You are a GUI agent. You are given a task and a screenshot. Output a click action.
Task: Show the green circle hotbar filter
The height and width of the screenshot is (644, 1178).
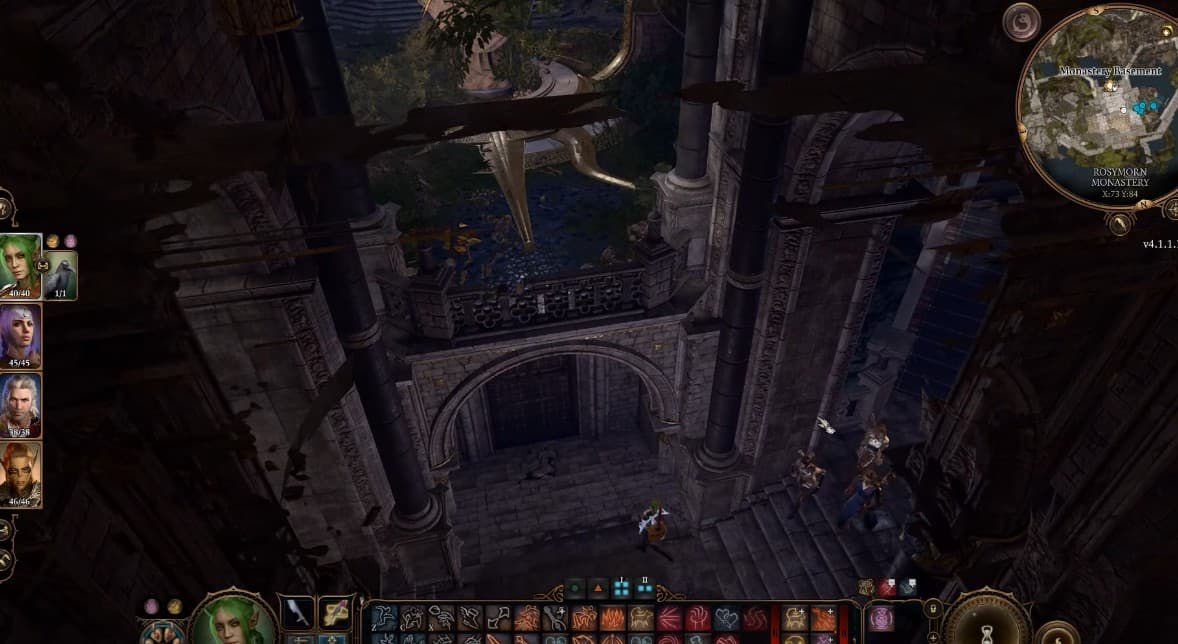pyautogui.click(x=574, y=588)
